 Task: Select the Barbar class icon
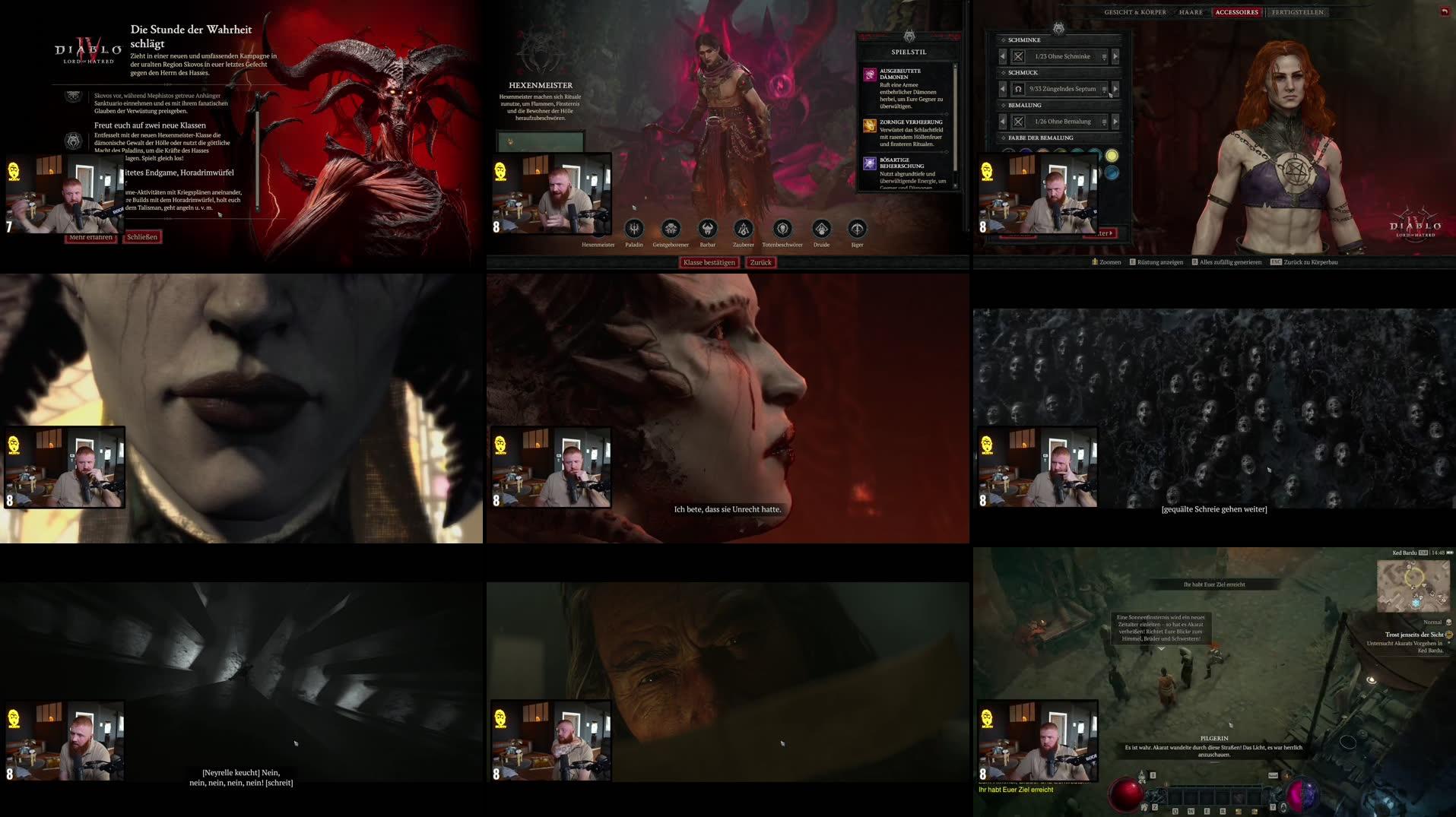pyautogui.click(x=707, y=228)
